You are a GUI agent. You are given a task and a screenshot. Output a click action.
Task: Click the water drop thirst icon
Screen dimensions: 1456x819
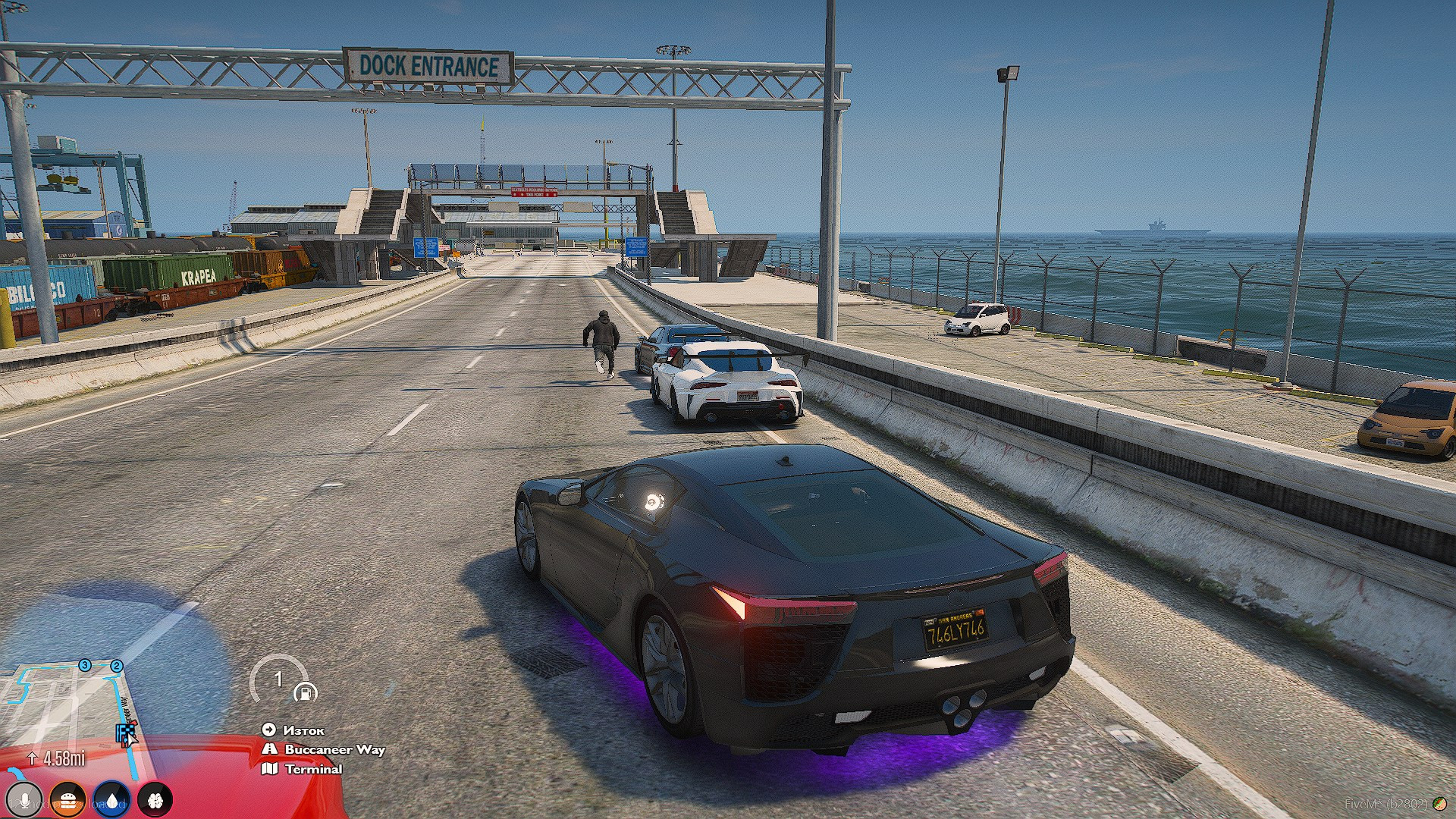click(x=112, y=800)
